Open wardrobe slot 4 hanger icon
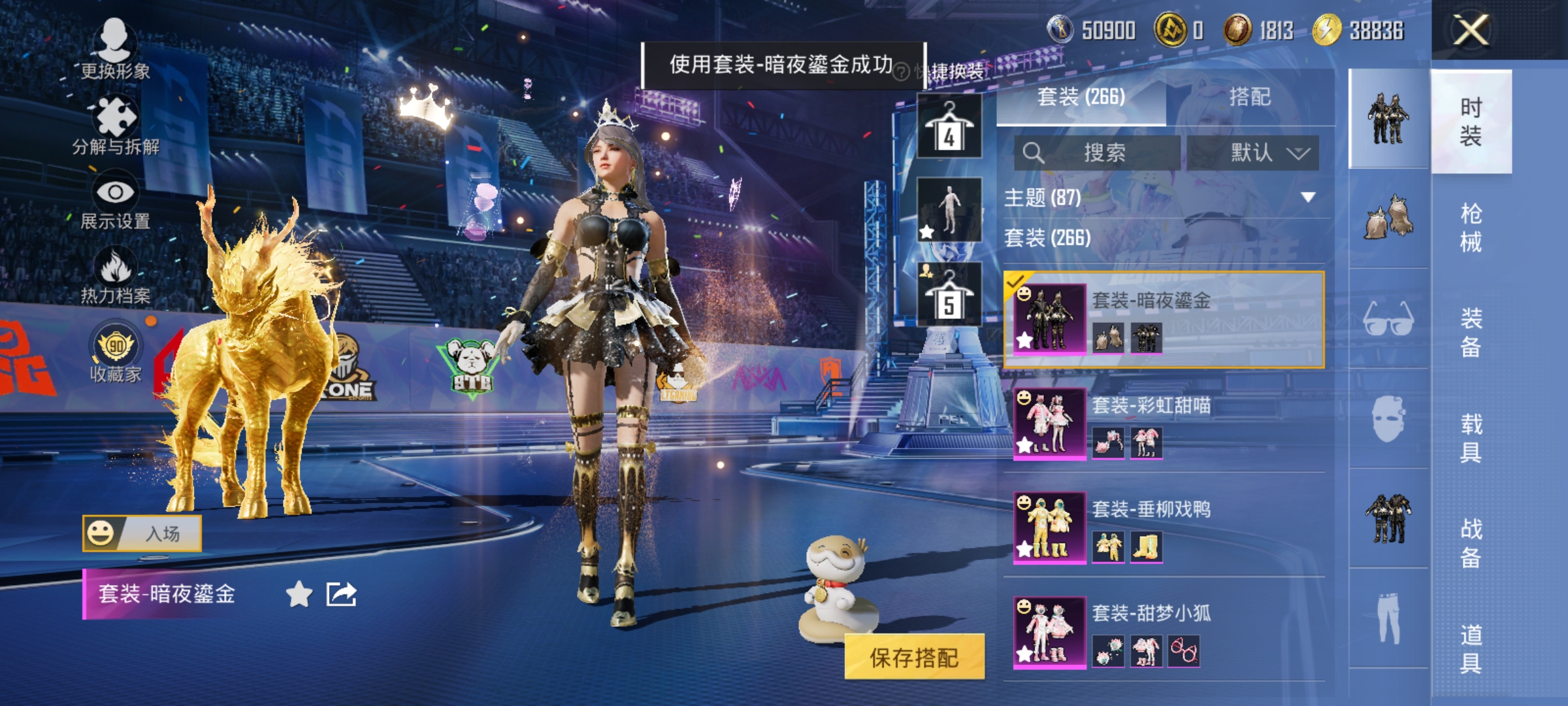1568x706 pixels. pyautogui.click(x=949, y=124)
